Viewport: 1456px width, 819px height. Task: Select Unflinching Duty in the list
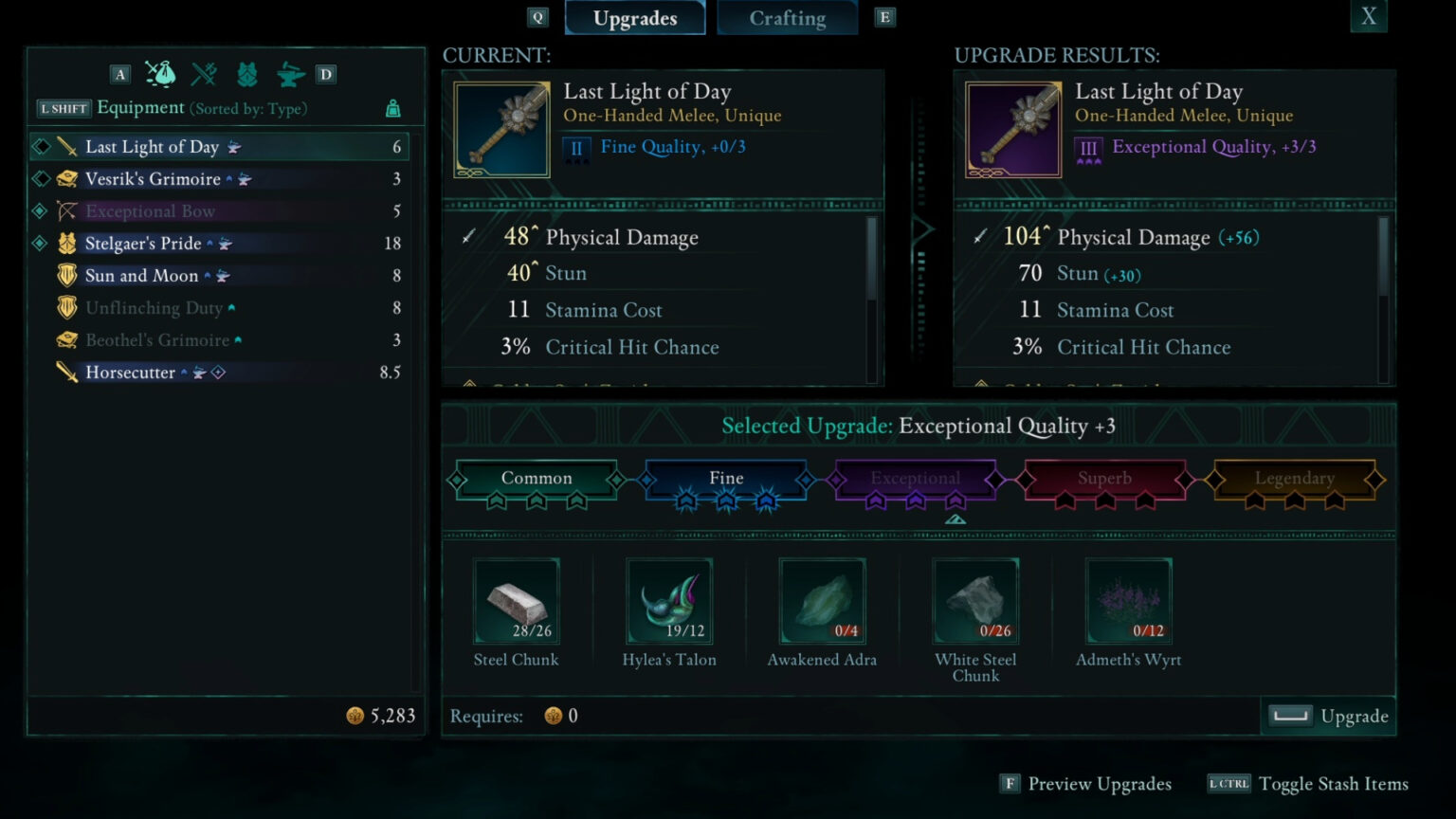(154, 308)
